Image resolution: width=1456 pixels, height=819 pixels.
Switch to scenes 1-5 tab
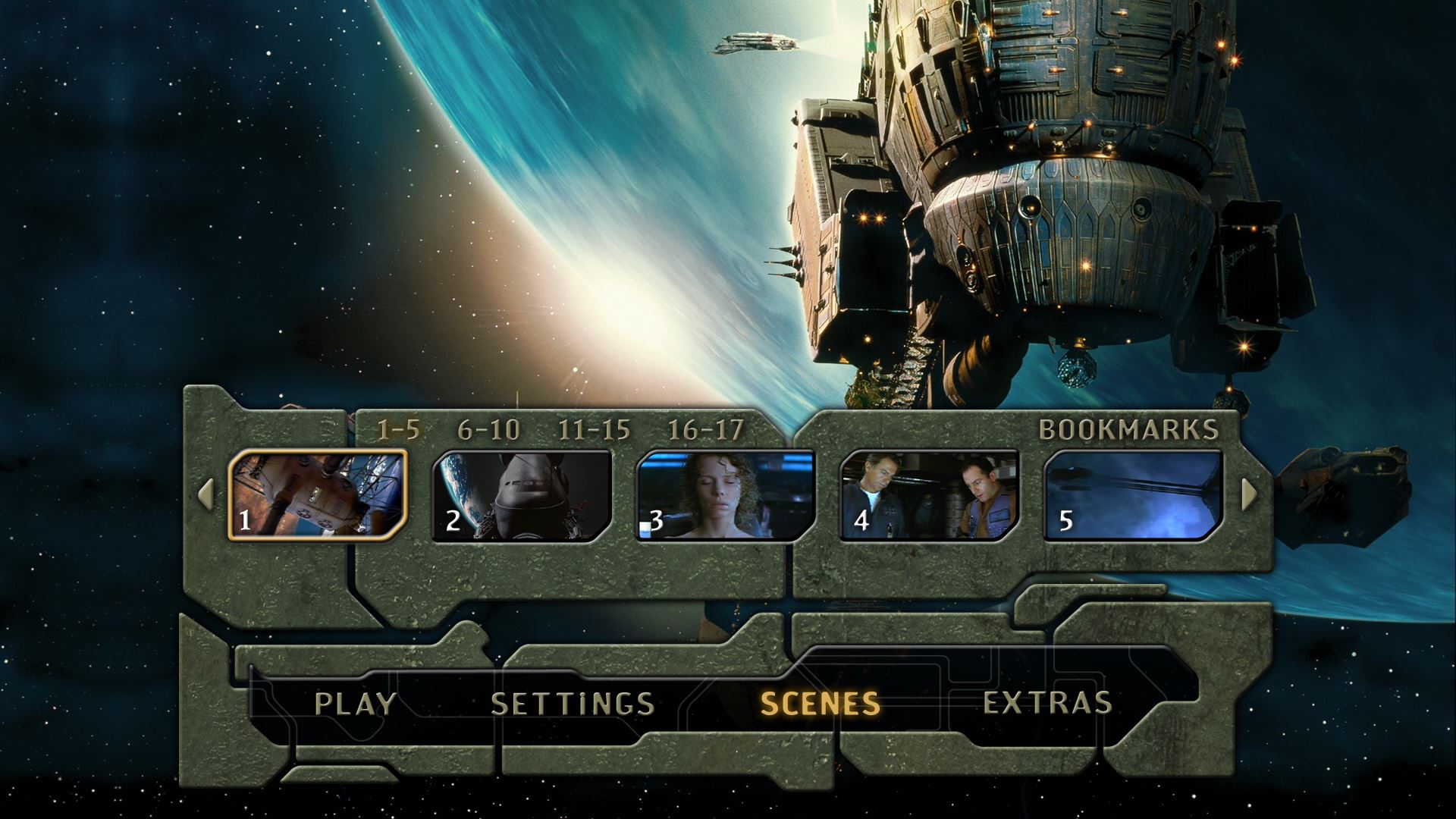pos(398,430)
